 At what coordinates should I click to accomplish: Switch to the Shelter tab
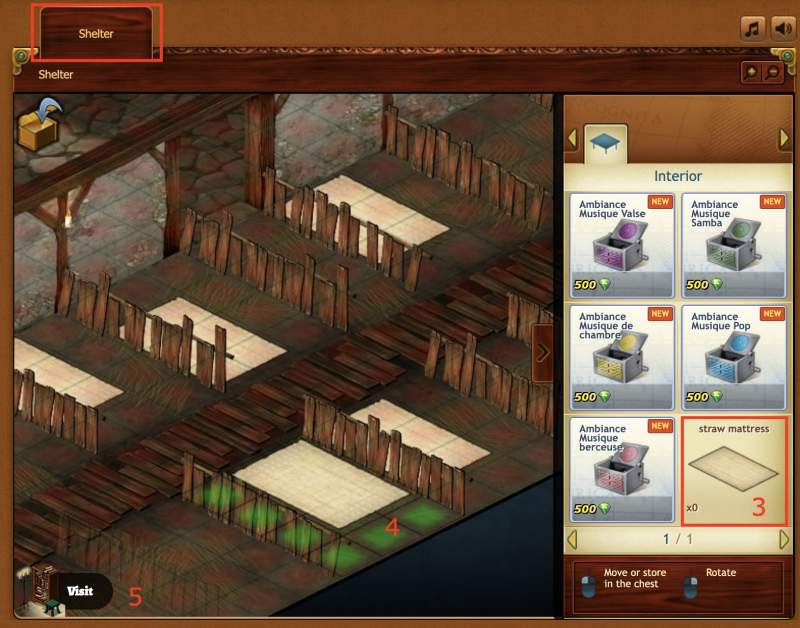point(97,33)
